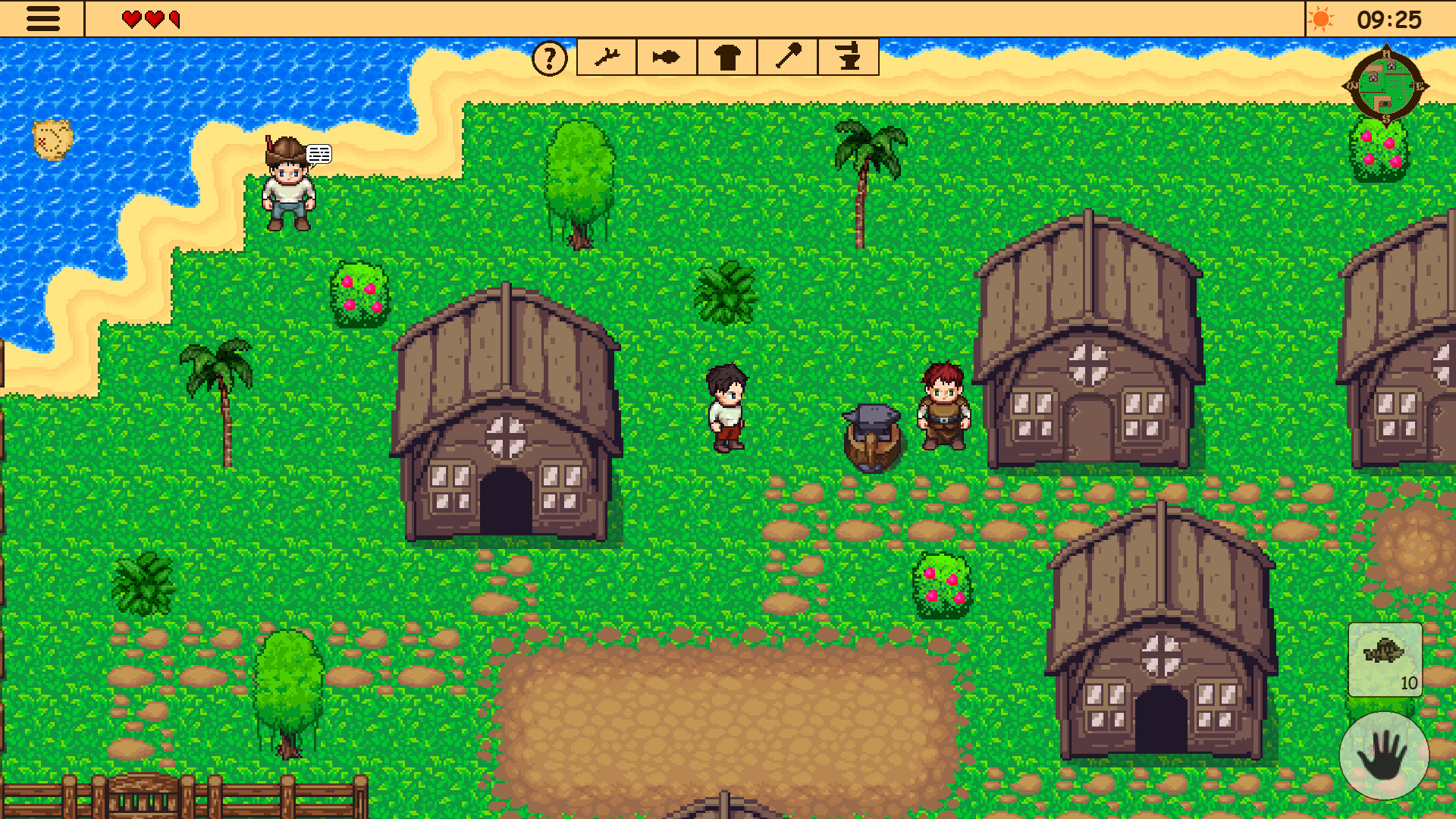Select the shovel tool slot

(x=787, y=57)
